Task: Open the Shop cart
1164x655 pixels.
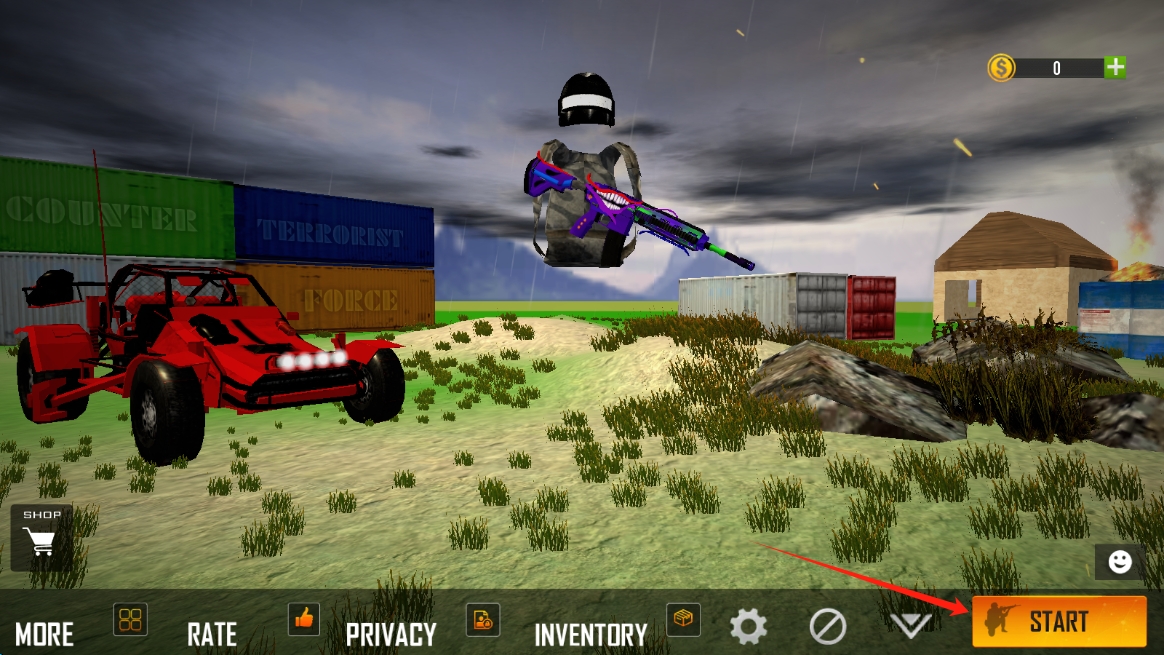Action: pos(41,537)
